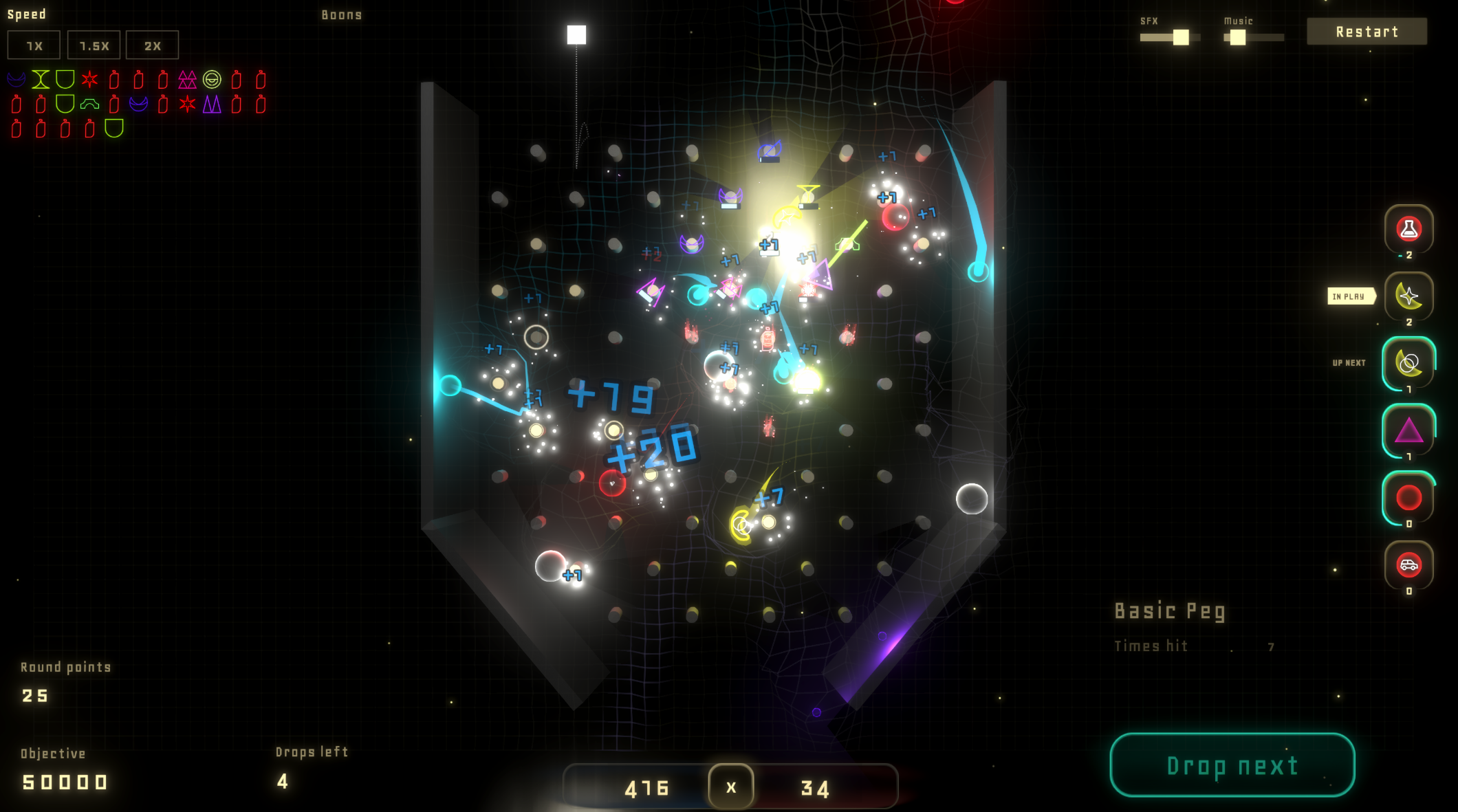Set game speed to 1X
1458x812 pixels.
34,45
